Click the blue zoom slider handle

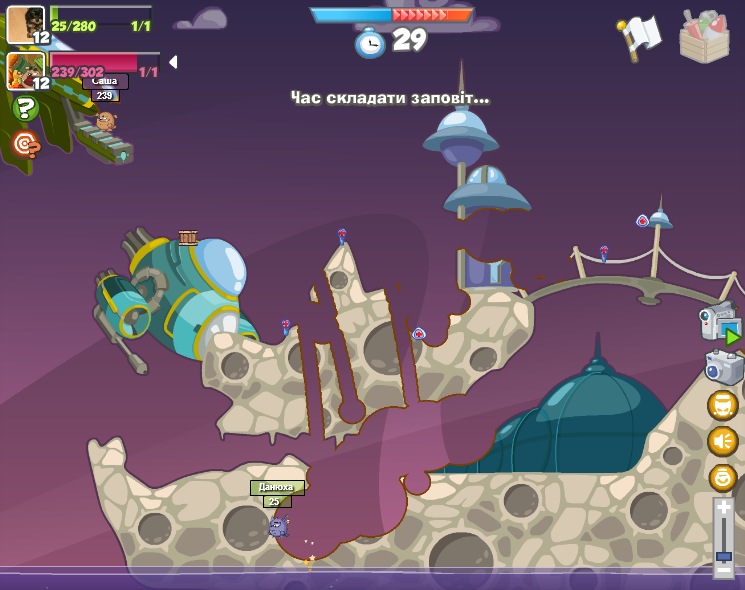[723, 555]
